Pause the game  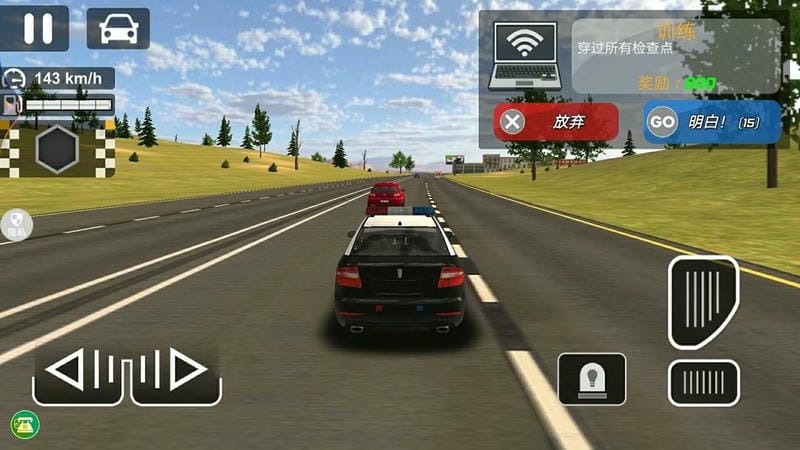click(x=35, y=27)
